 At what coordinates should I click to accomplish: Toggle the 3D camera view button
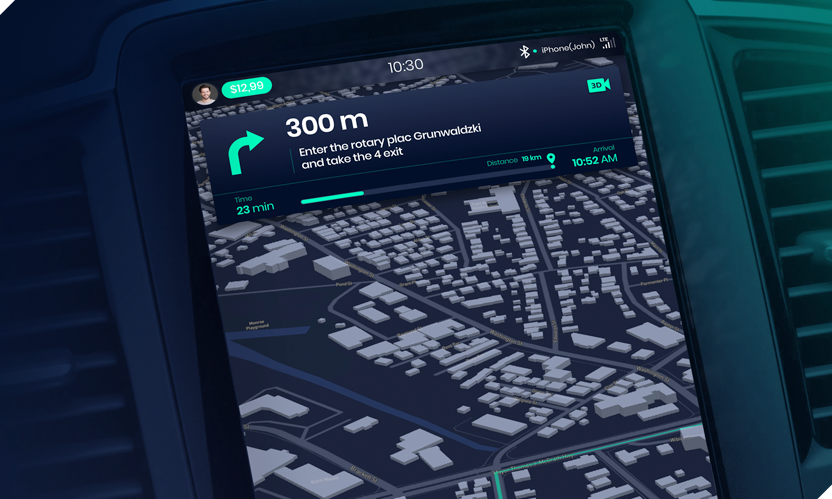point(598,86)
